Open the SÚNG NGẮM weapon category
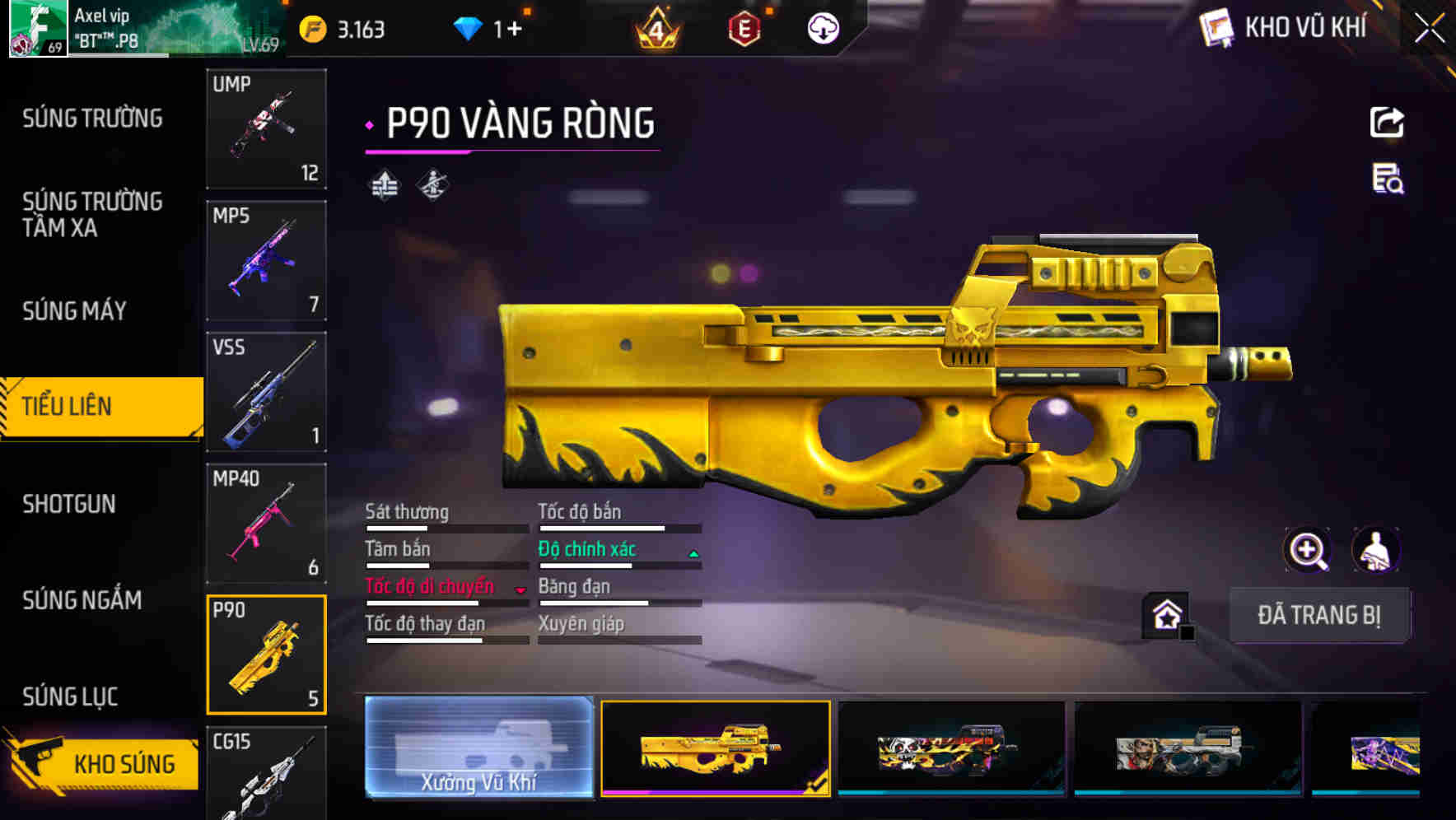Screen dimensions: 1456x820 [82, 601]
